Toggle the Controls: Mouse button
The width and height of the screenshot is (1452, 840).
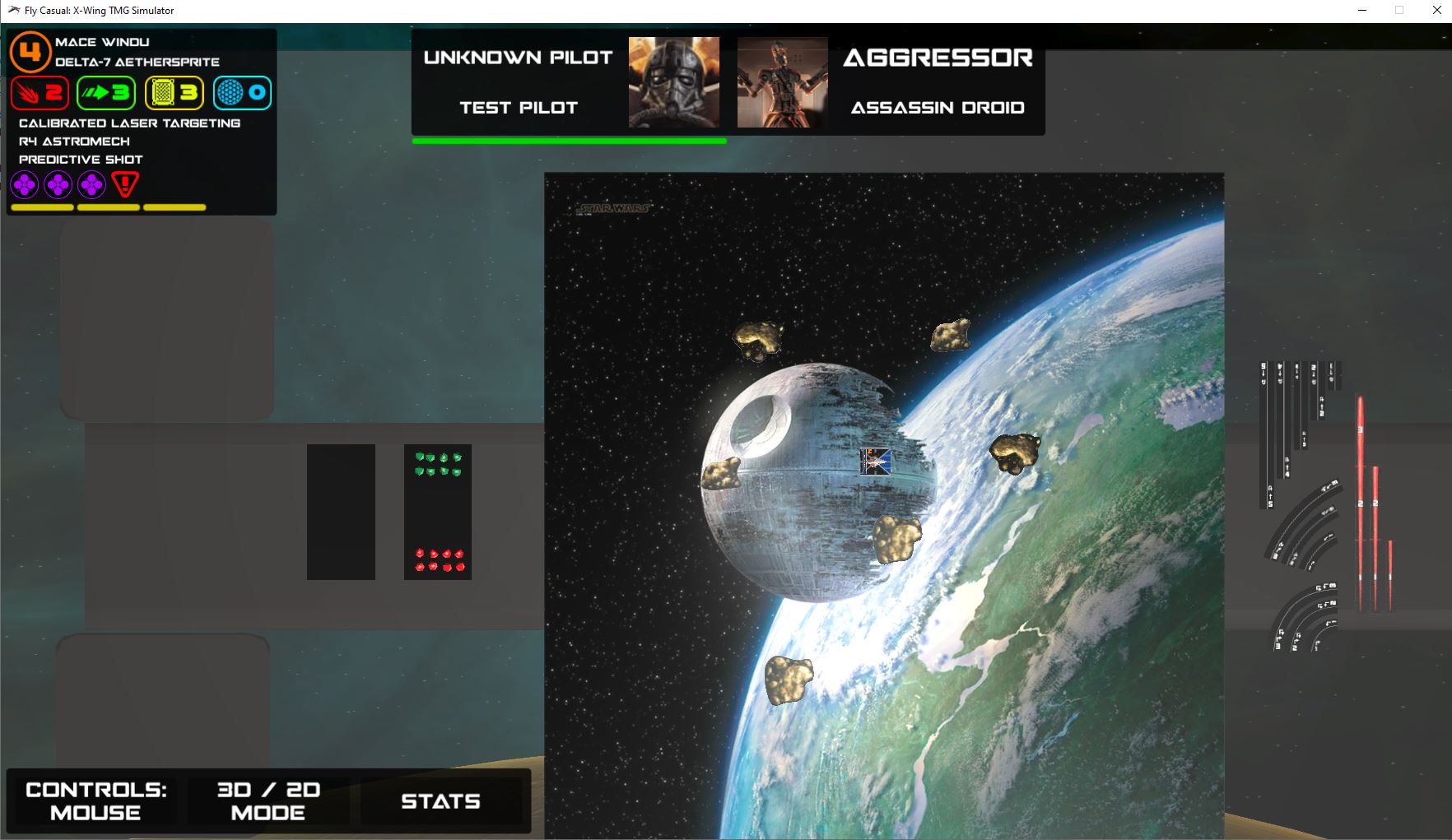tap(95, 801)
